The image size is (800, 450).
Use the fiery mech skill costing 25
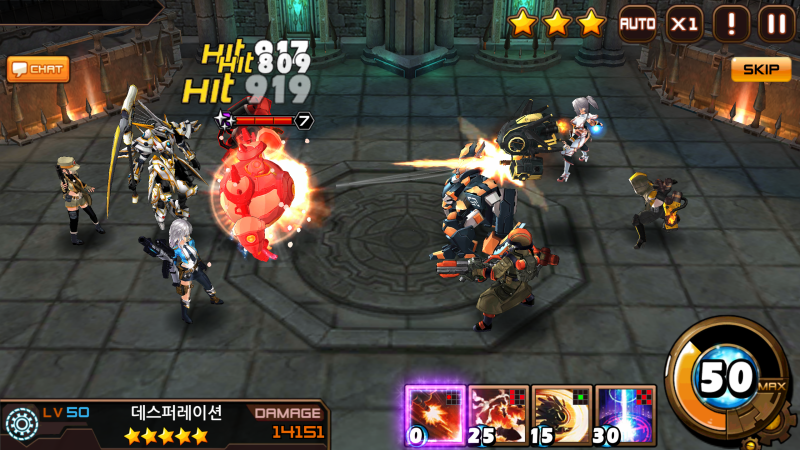click(x=498, y=414)
